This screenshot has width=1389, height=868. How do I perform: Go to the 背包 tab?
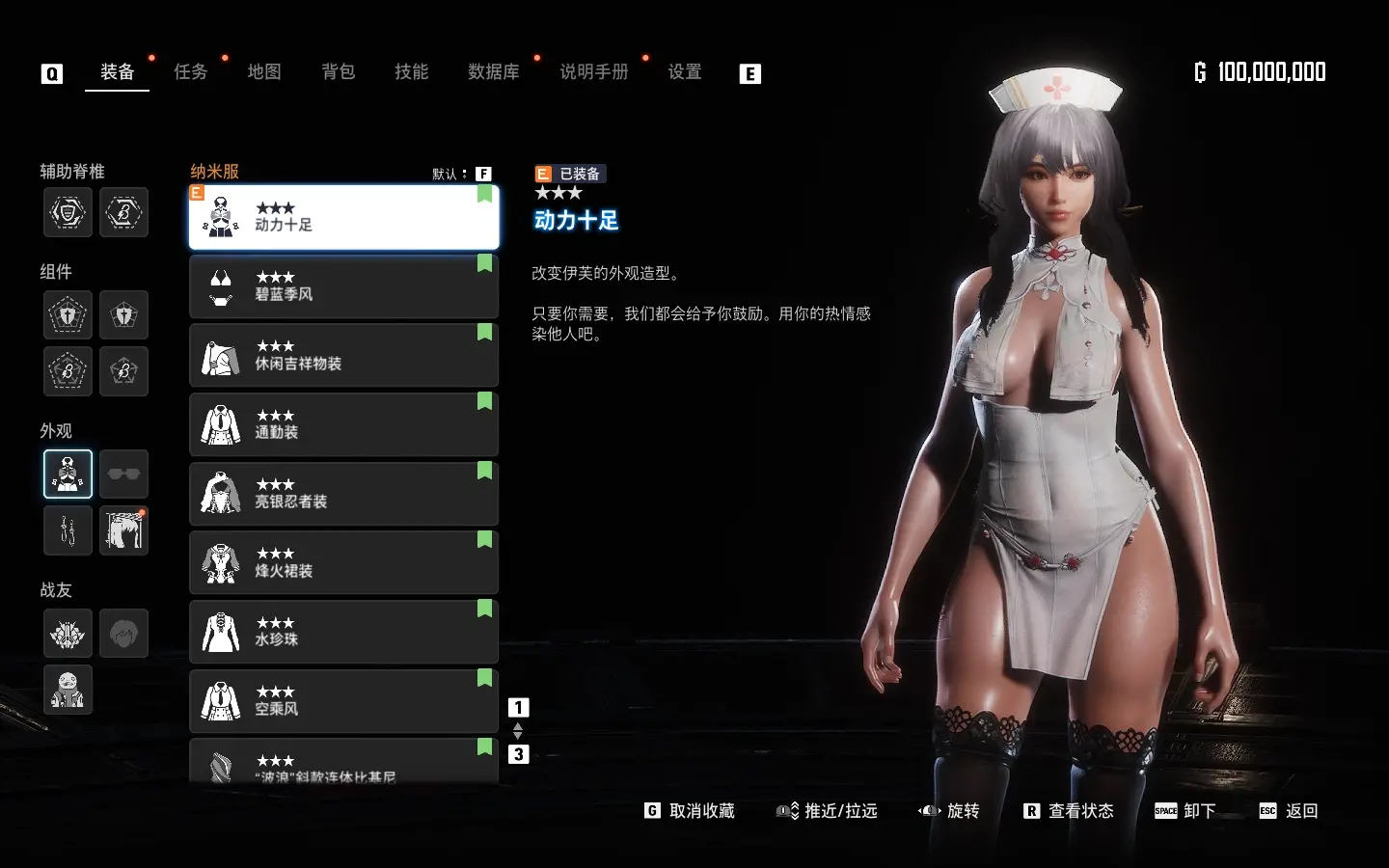tap(339, 72)
